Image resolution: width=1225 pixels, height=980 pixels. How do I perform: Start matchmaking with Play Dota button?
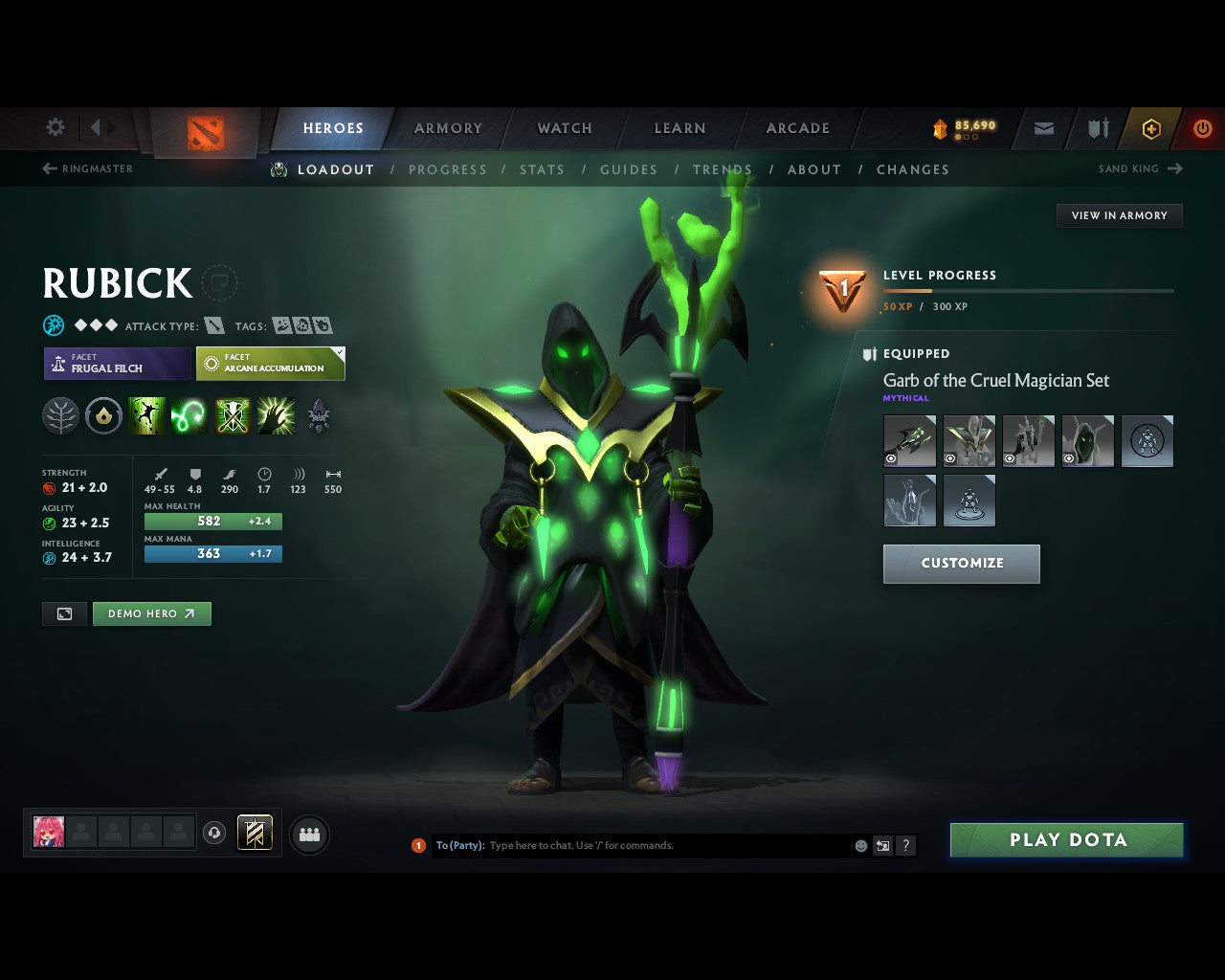pyautogui.click(x=1066, y=840)
